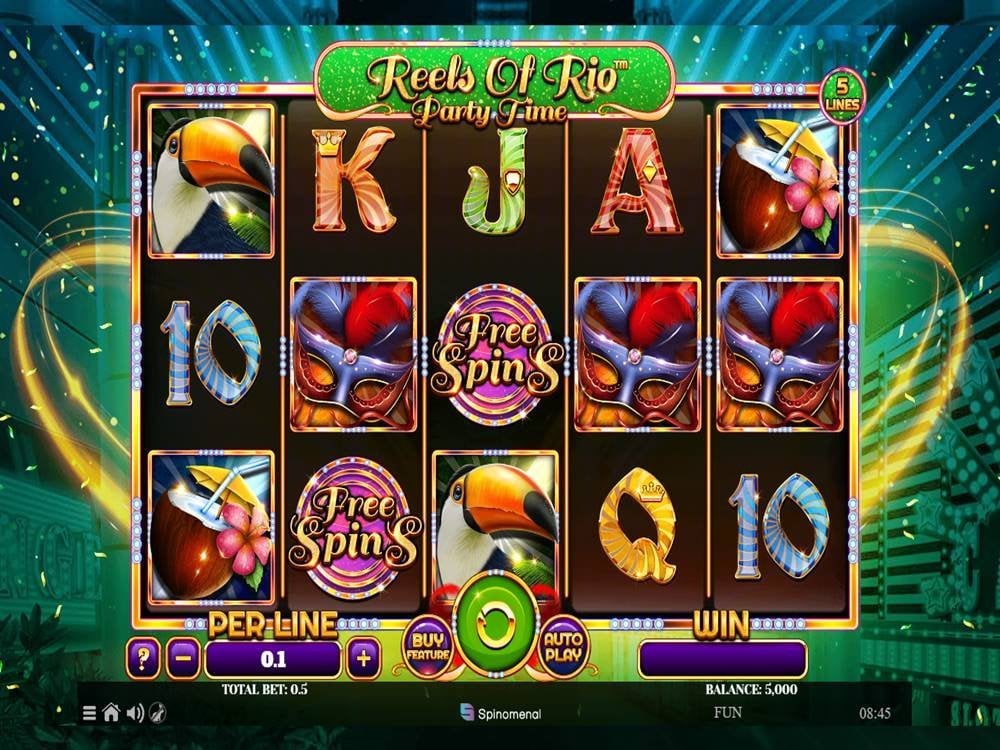1000x750 pixels.
Task: Open the Buy Feature option
Action: 427,647
